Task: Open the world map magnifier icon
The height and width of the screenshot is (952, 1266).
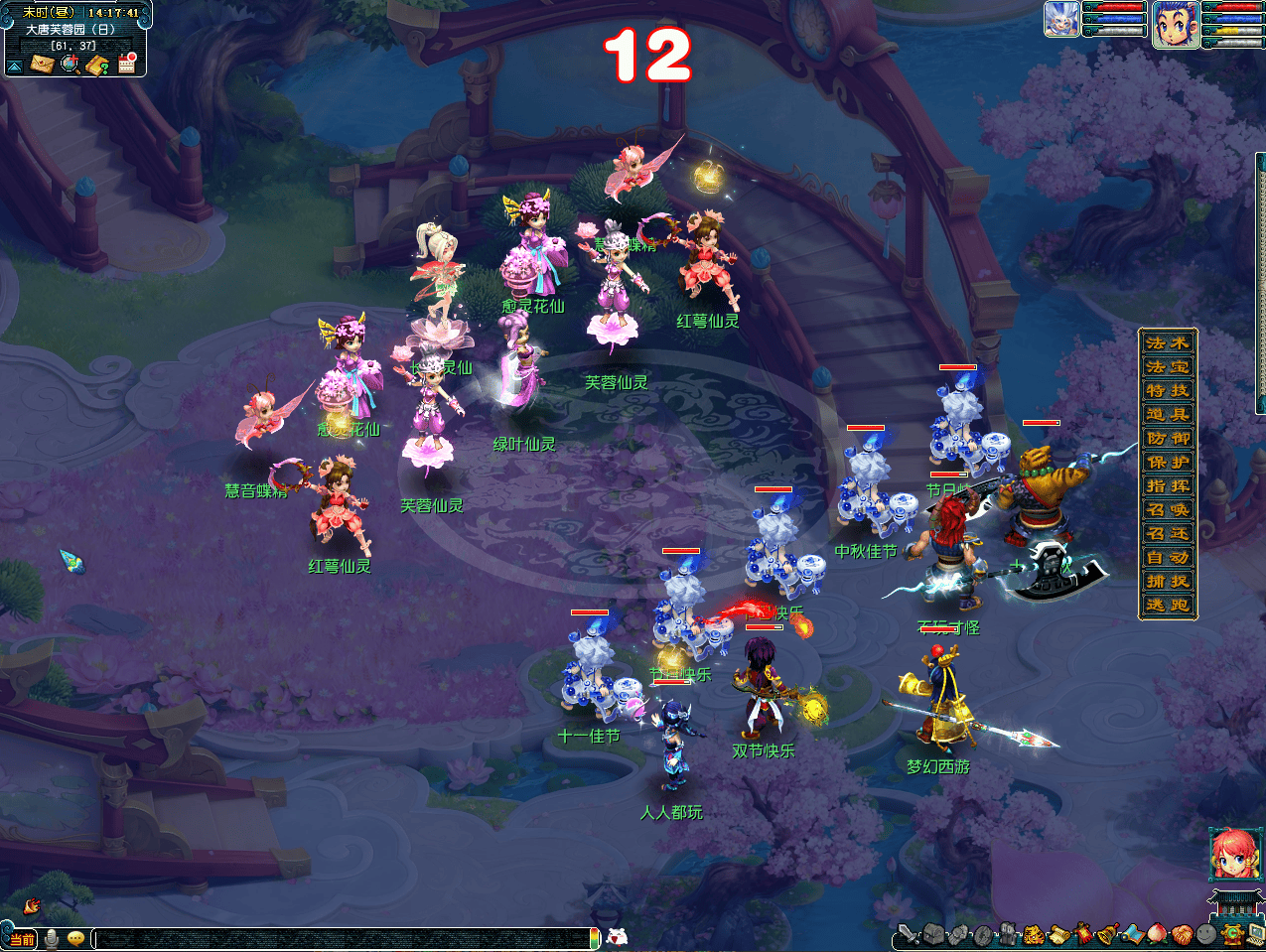Action: click(x=70, y=65)
